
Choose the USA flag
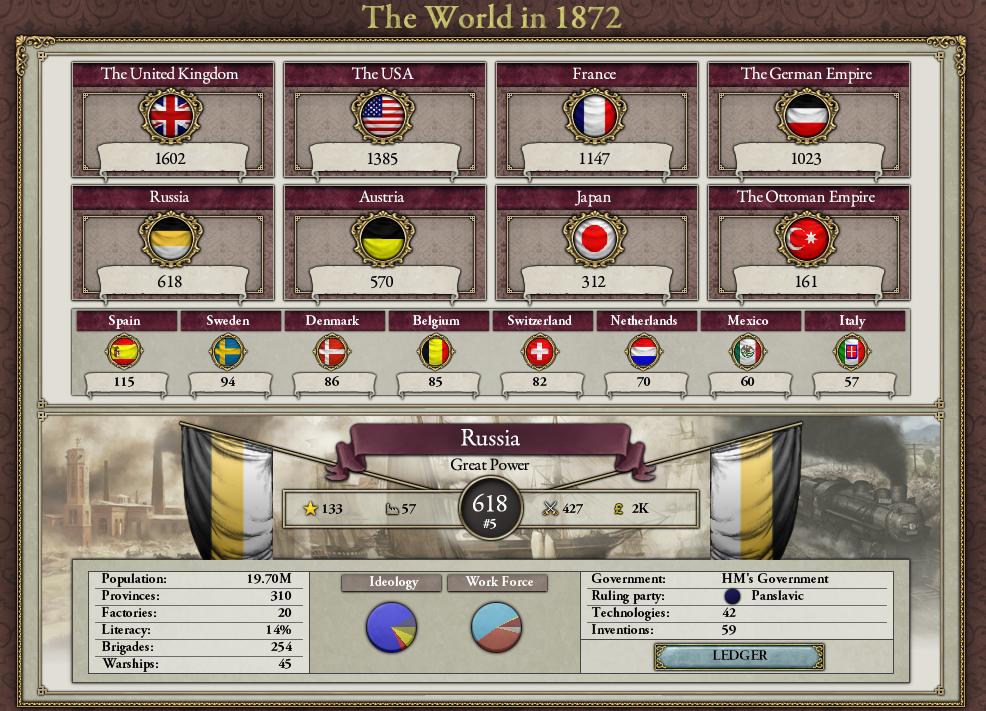382,116
